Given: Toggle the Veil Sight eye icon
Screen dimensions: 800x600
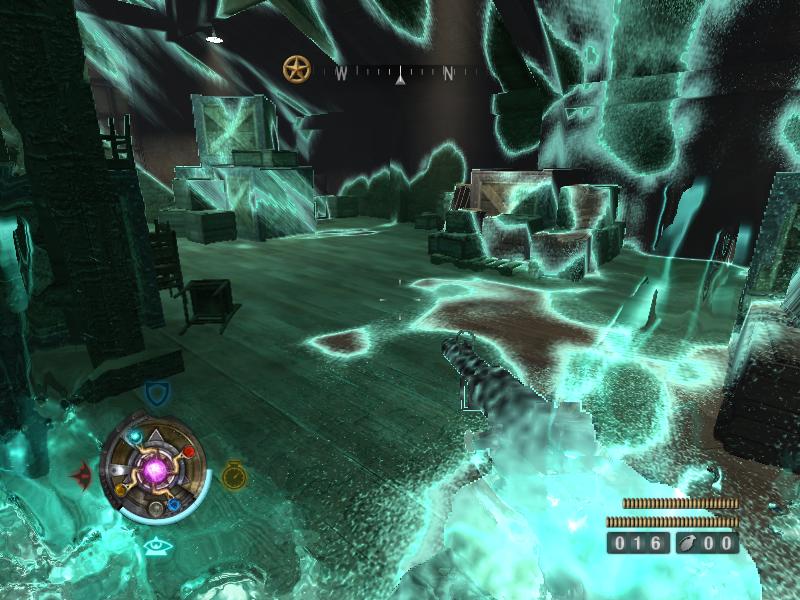Looking at the screenshot, I should 155,545.
